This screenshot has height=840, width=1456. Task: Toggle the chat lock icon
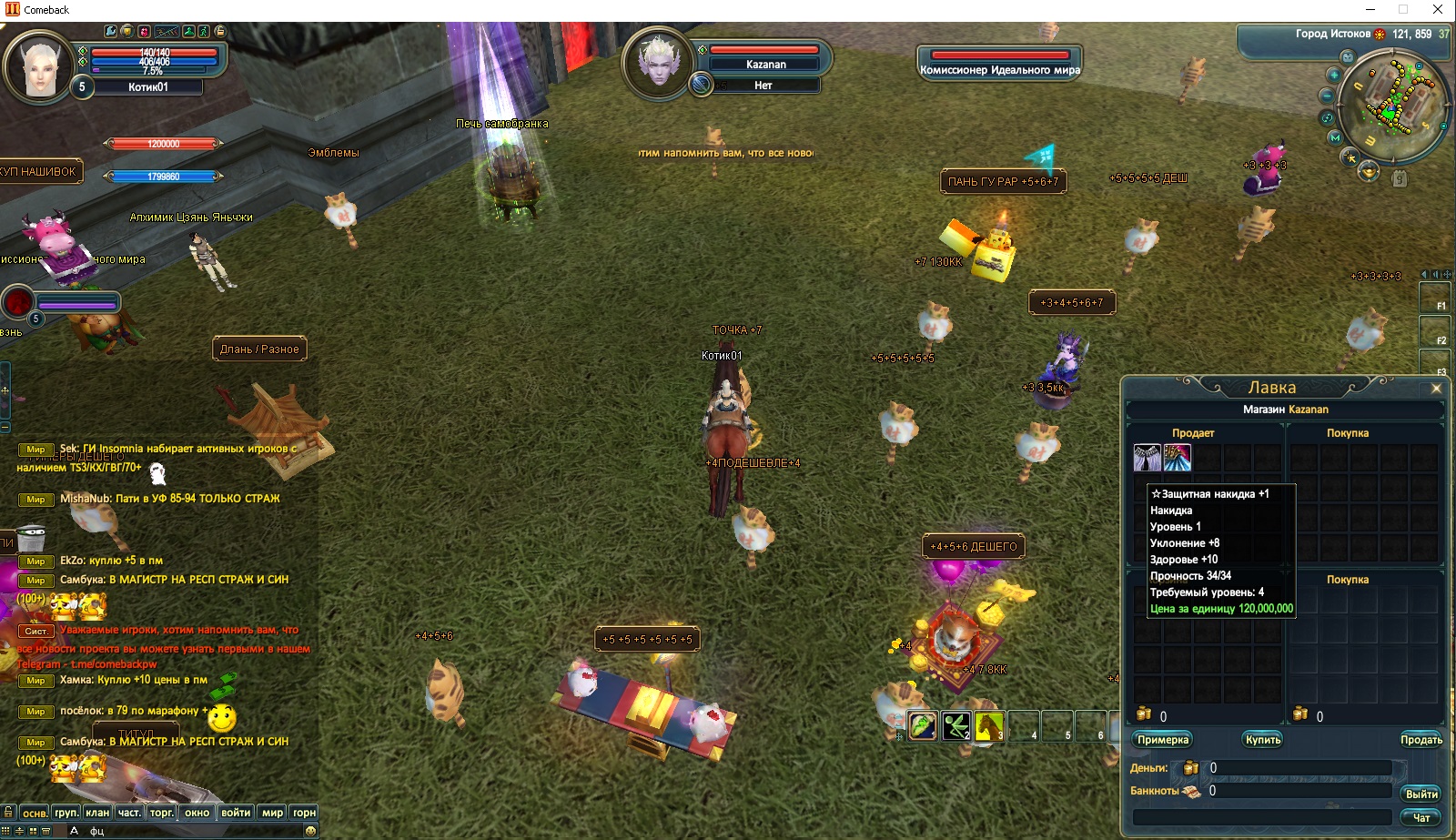[x=7, y=812]
